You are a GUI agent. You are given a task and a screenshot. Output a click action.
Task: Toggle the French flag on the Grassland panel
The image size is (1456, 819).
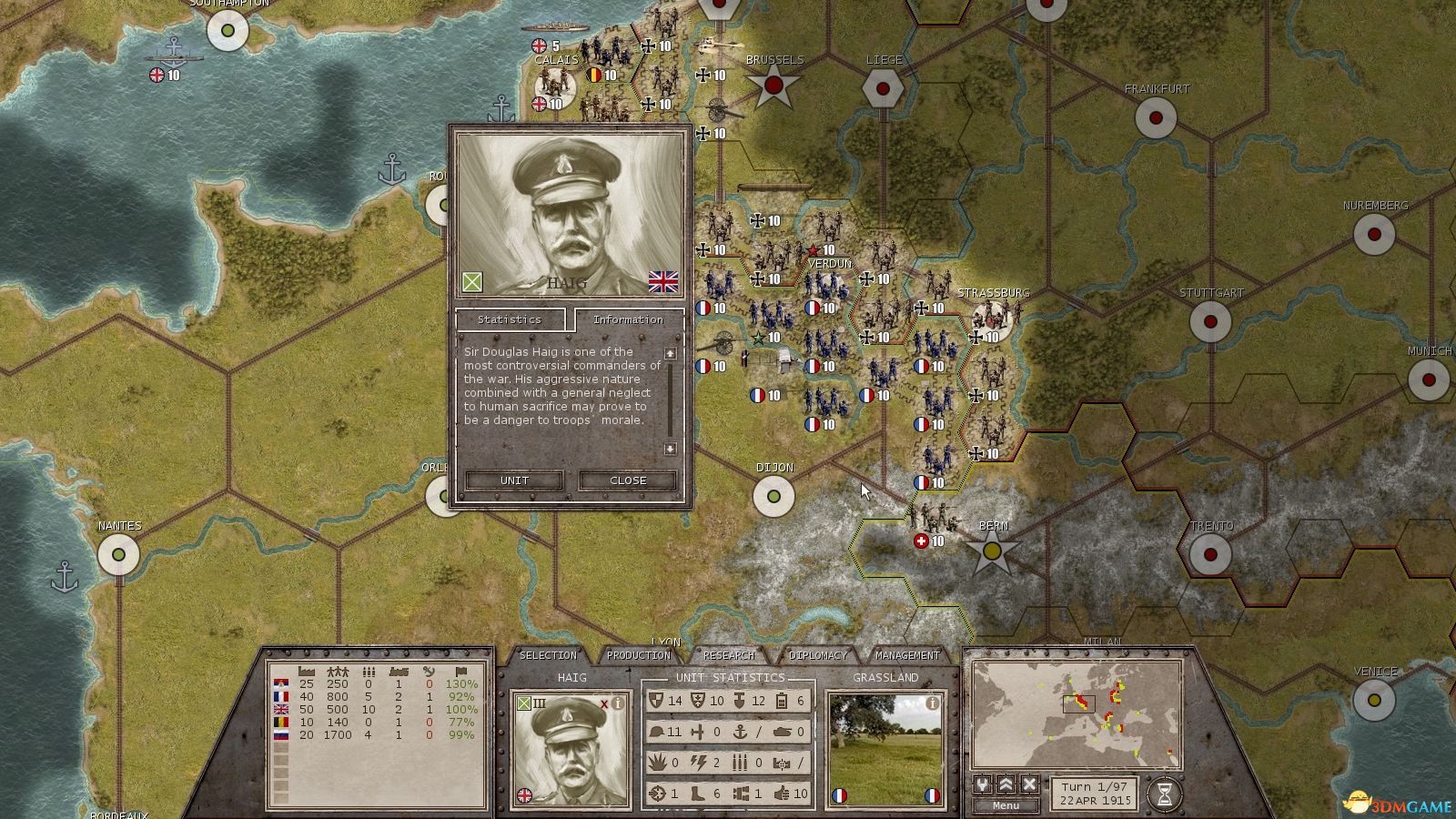(x=839, y=796)
